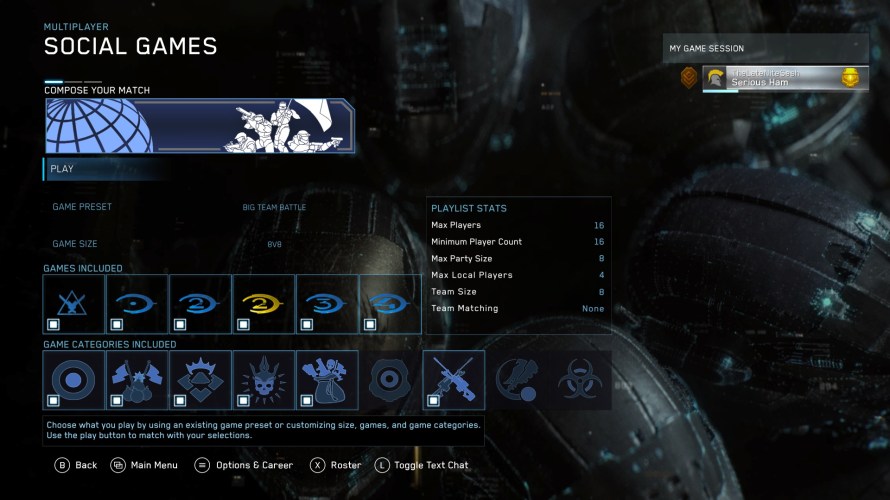This screenshot has width=890, height=500.
Task: Select the dimmed gear-shaped target category
Action: point(390,380)
